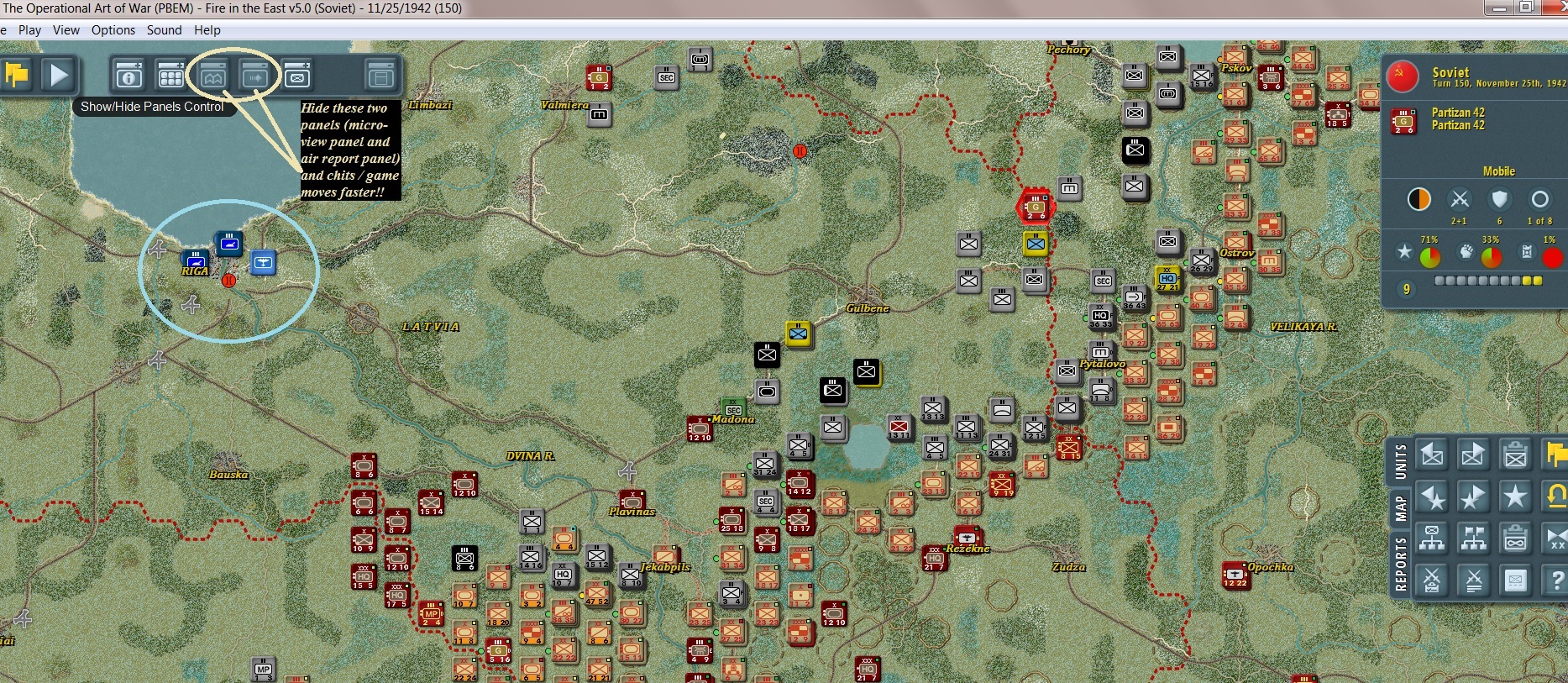Image resolution: width=1568 pixels, height=683 pixels.
Task: Open the Order of Battle flags hierarchy icon
Action: point(1471,537)
